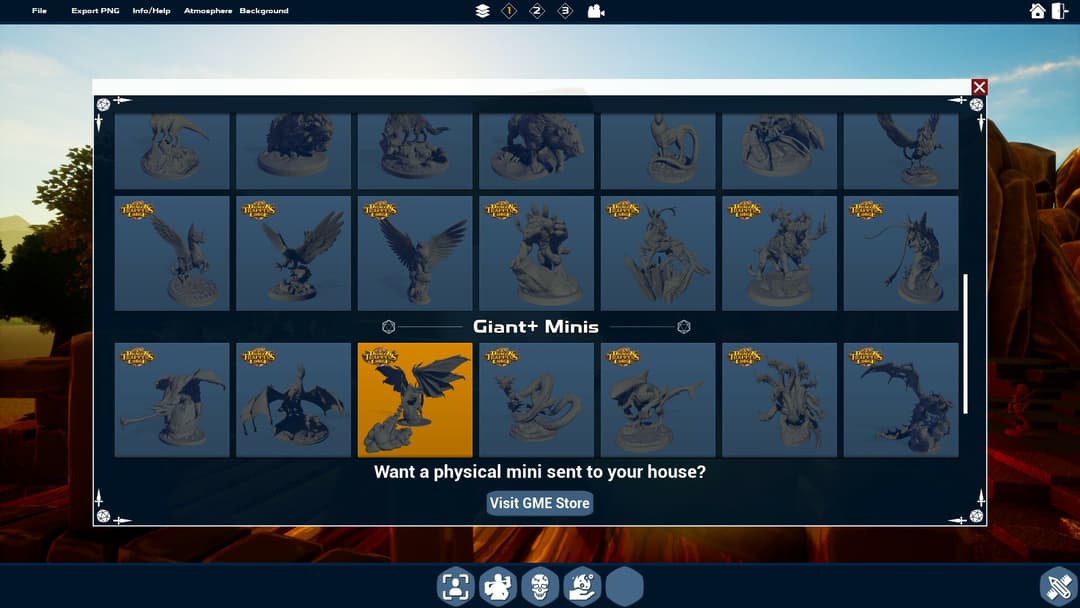The image size is (1080, 608).
Task: Select layer number 1 diamond
Action: pos(509,11)
